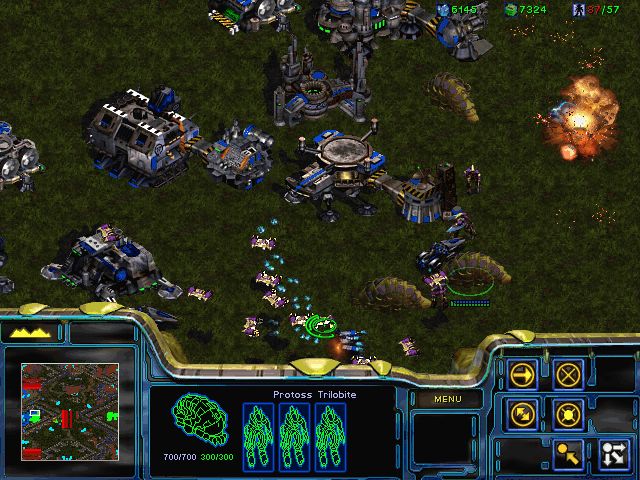The height and width of the screenshot is (480, 640).
Task: Issue the Stop command
Action: 568,374
